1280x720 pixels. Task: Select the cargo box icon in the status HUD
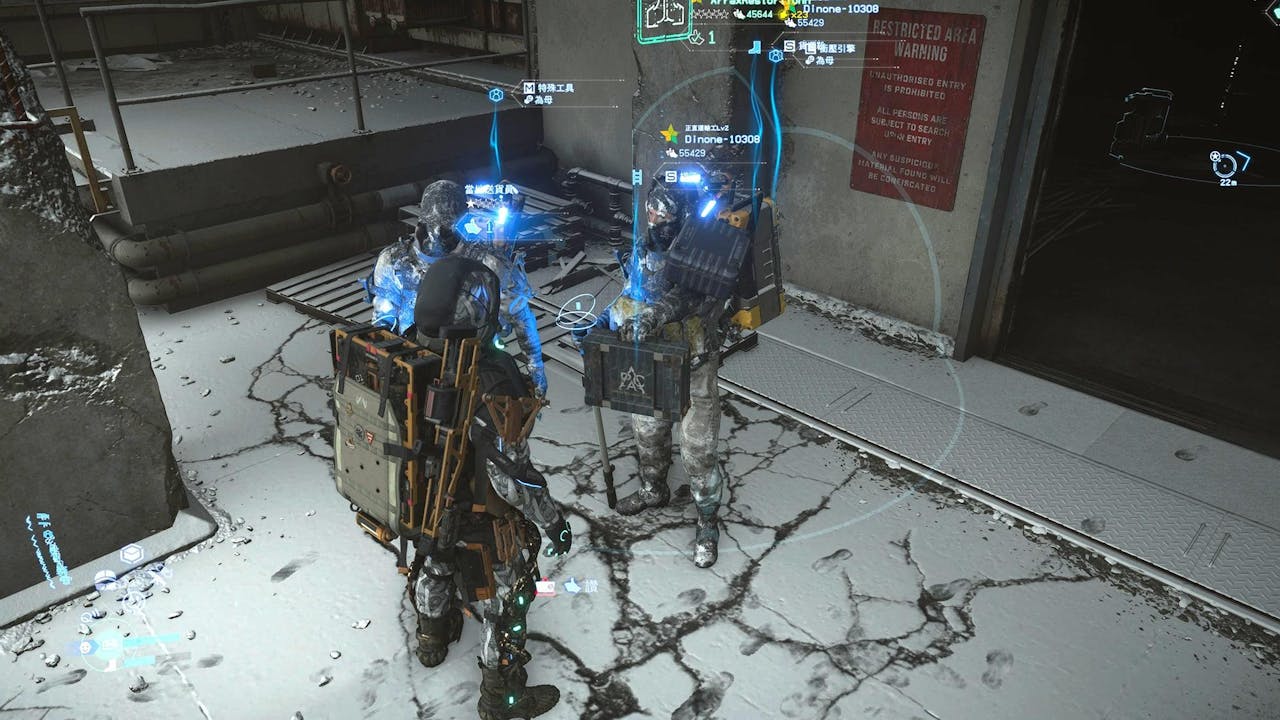tap(130, 553)
